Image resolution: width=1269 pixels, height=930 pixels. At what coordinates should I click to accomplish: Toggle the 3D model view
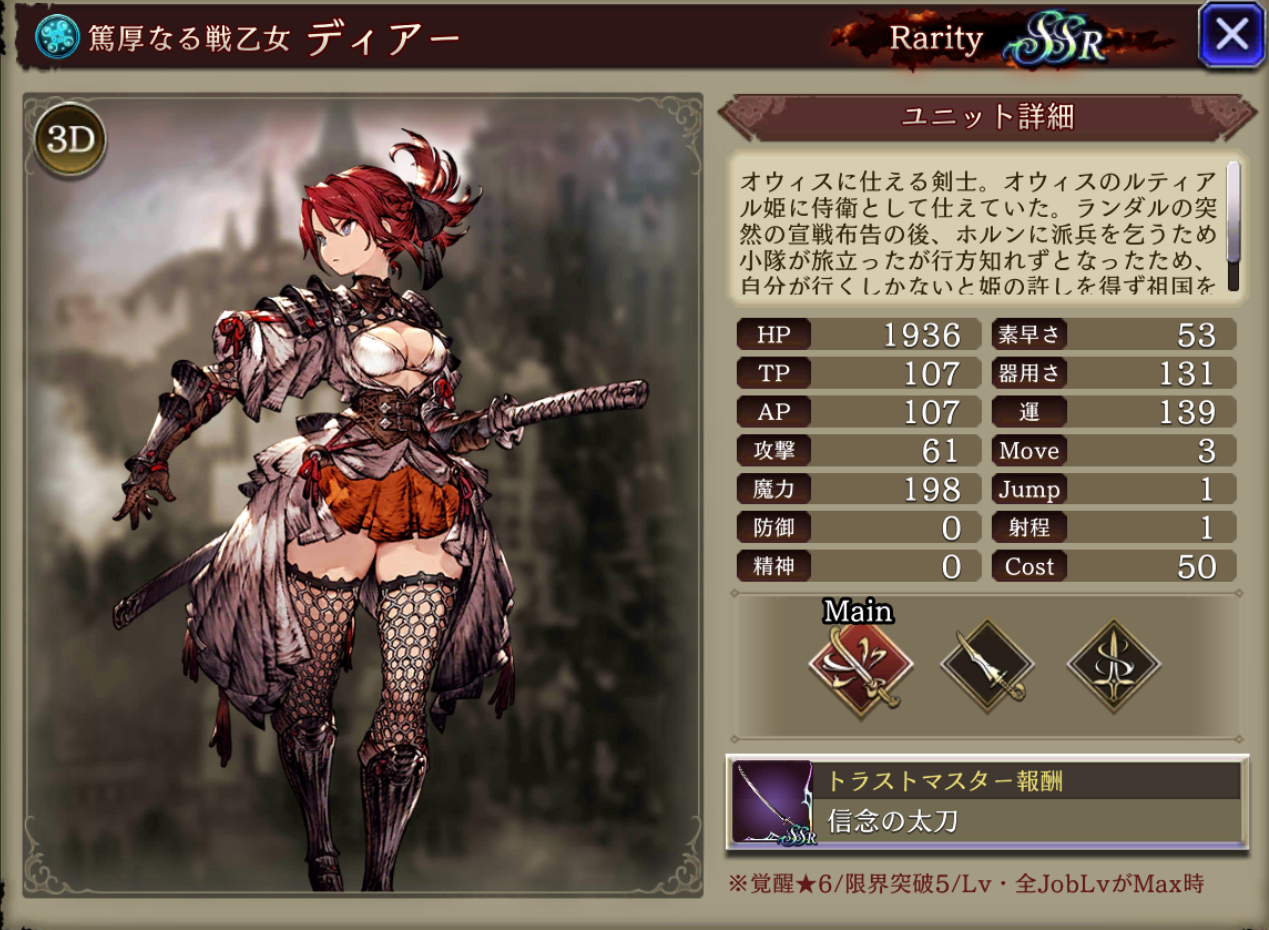coord(71,140)
